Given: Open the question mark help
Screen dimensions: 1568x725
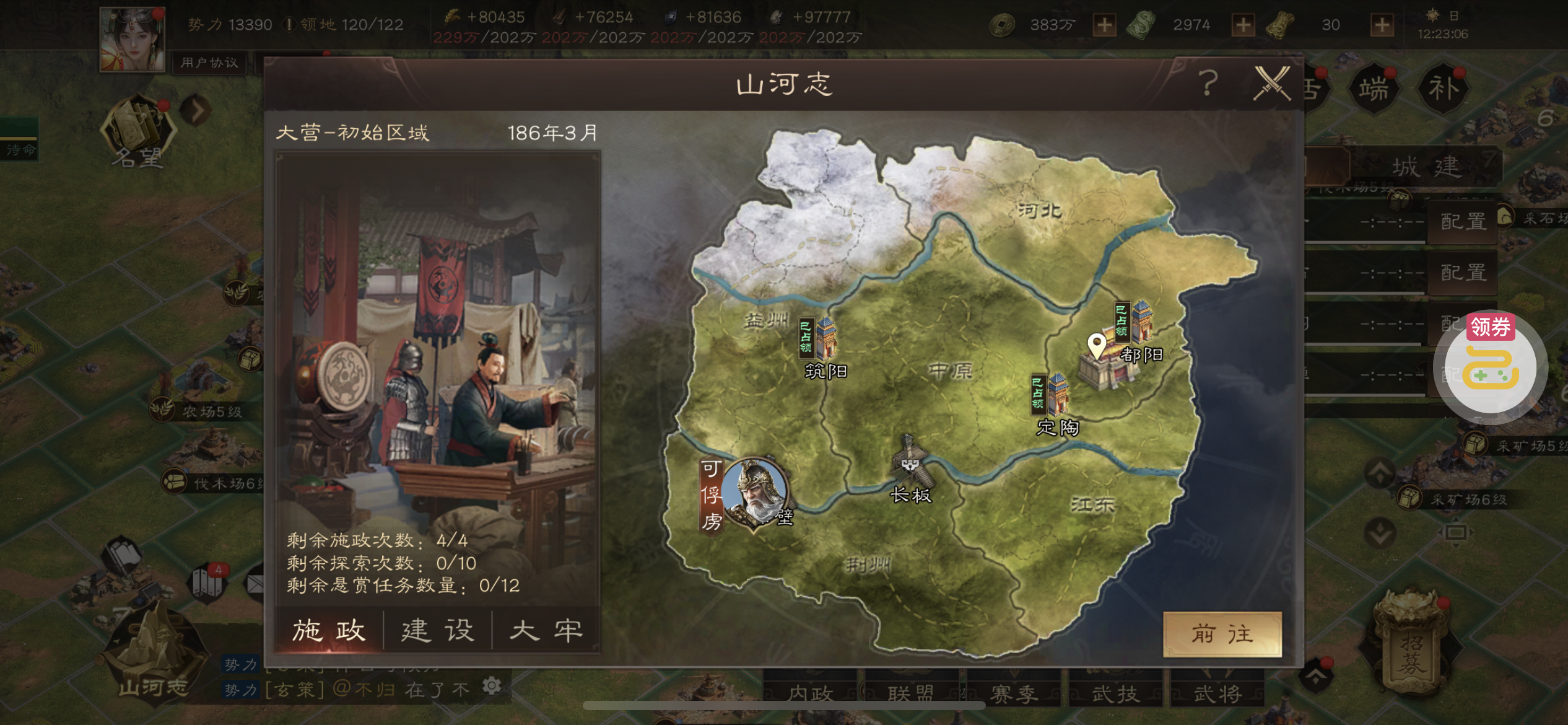Looking at the screenshot, I should pos(1208,84).
